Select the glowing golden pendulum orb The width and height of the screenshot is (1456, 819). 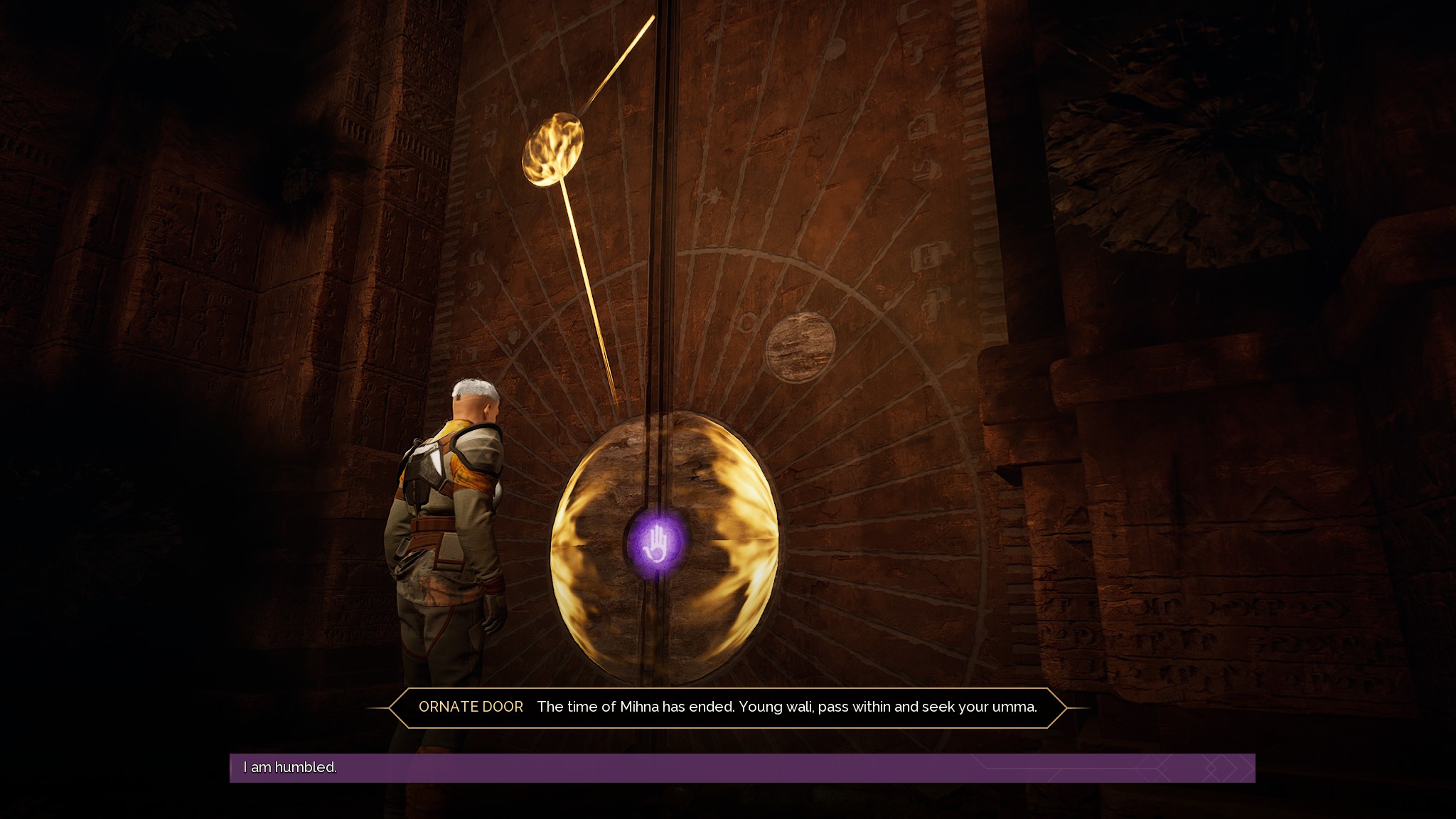tap(555, 150)
